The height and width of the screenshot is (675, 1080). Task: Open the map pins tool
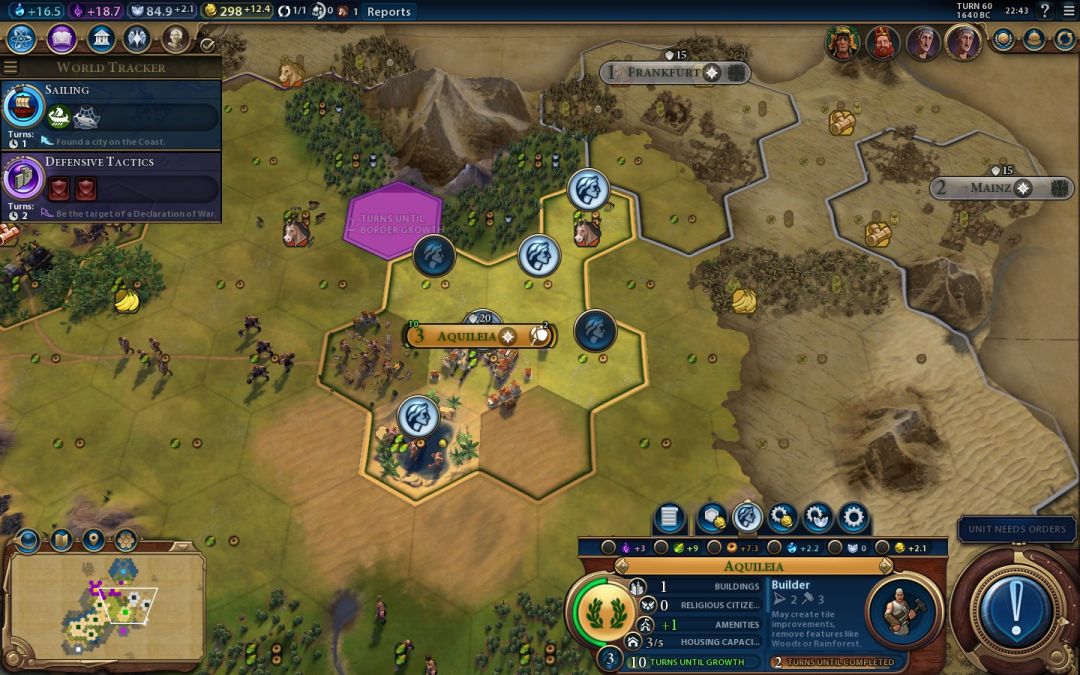pos(93,541)
